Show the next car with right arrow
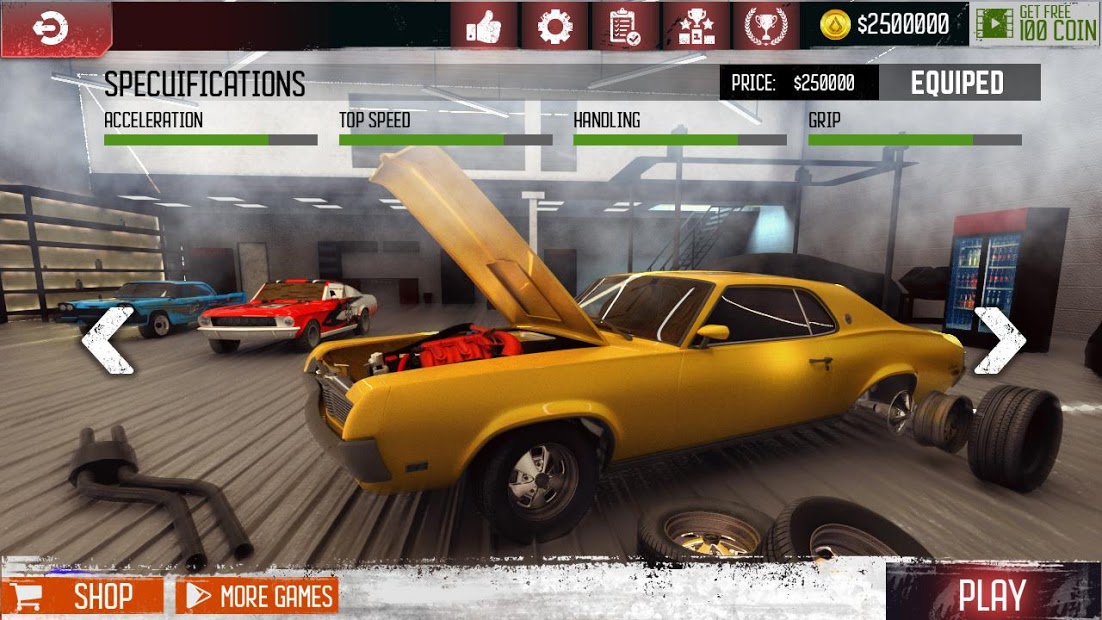This screenshot has width=1102, height=620. [999, 340]
